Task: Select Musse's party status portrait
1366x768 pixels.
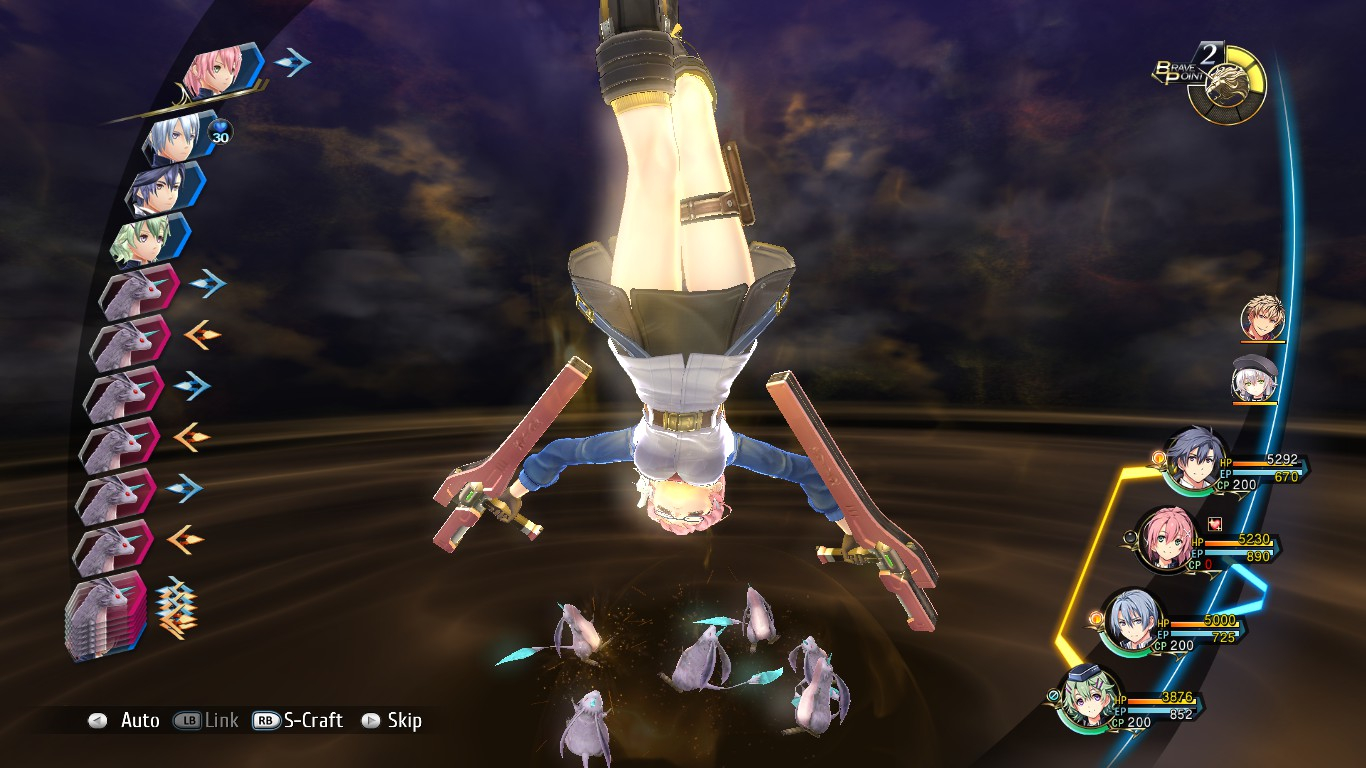Action: 1092,696
